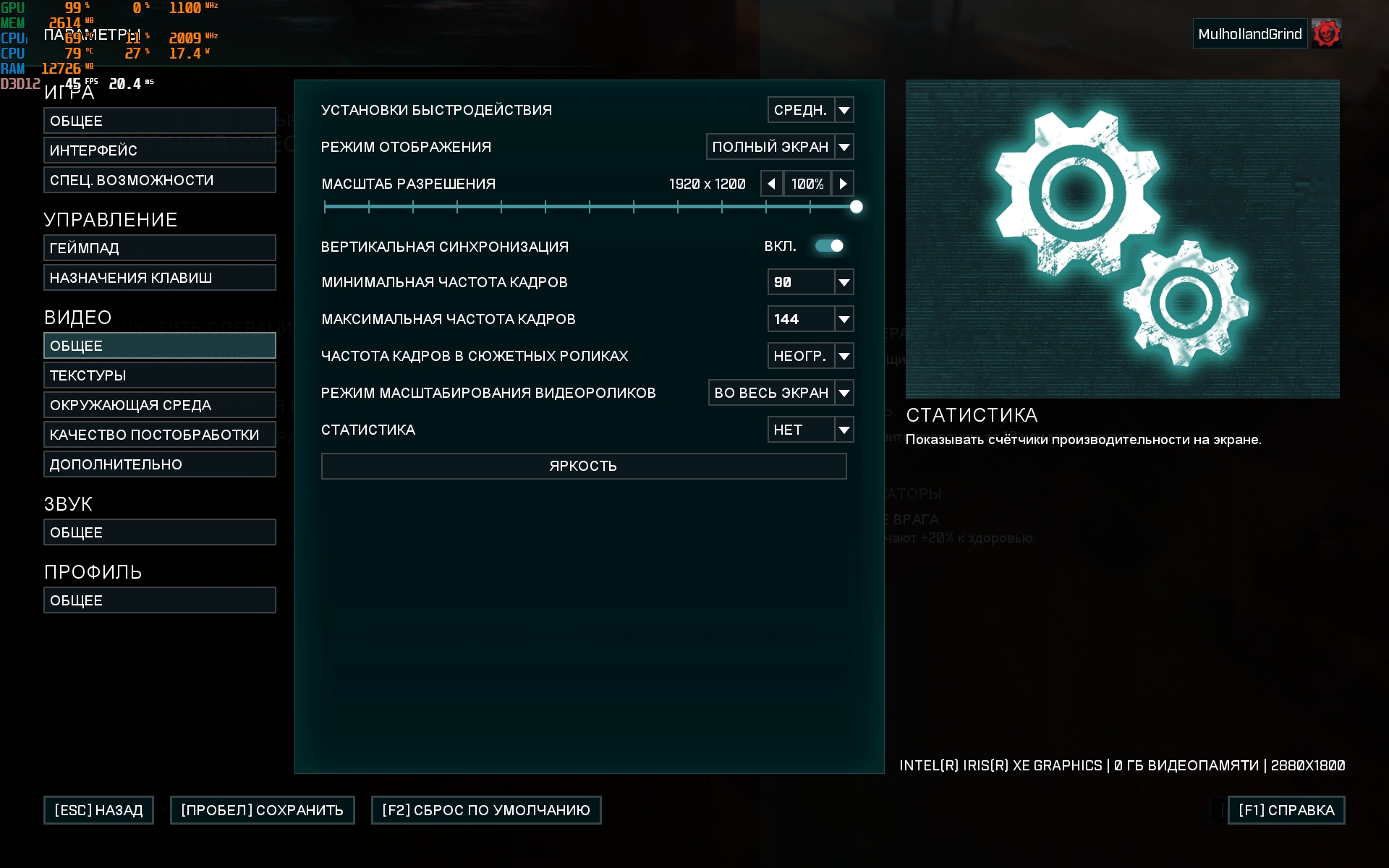Screen dimensions: 1389x868
Task: Toggle Вертикальная синхронизация off
Action: 829,246
